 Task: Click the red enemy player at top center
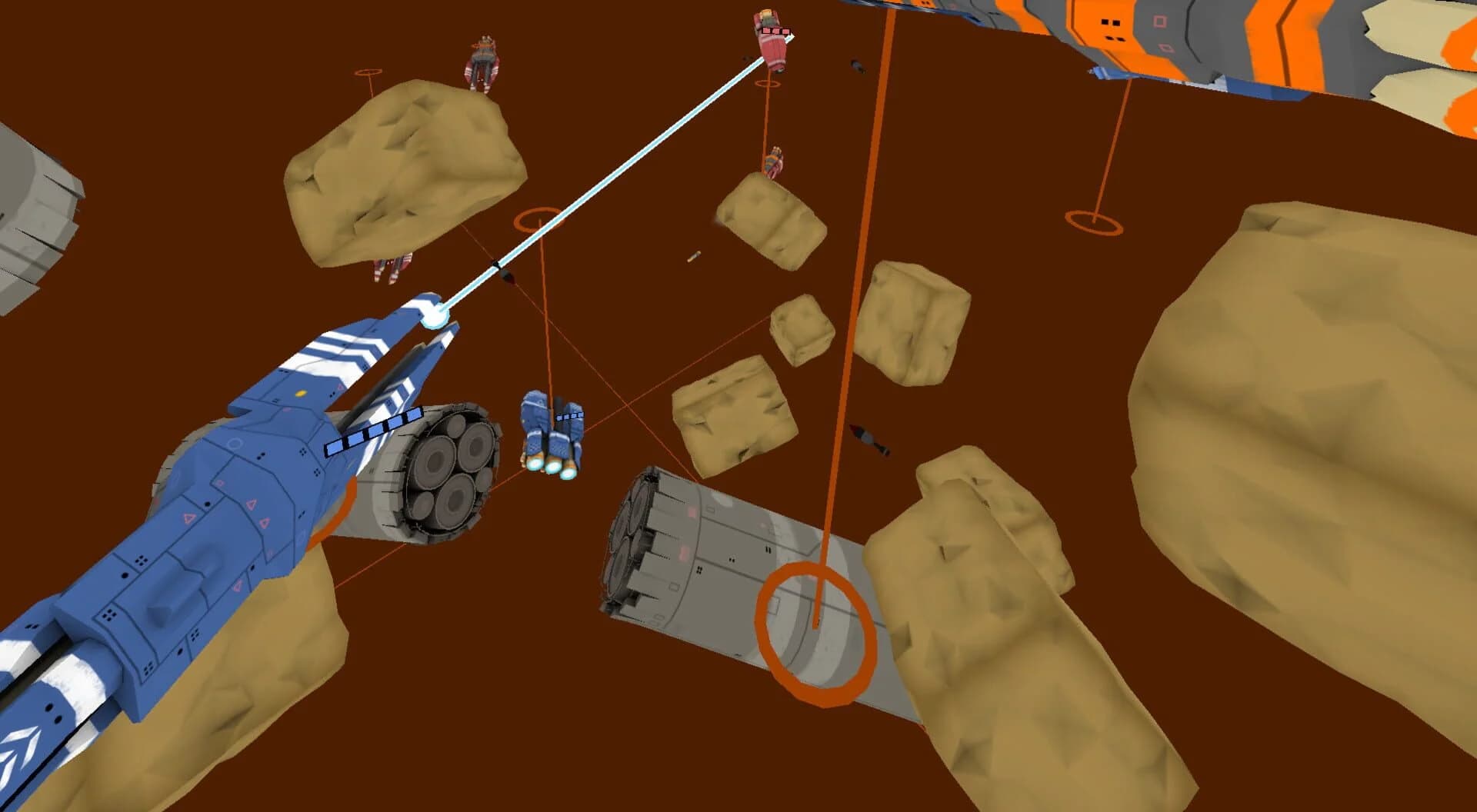pos(773,42)
